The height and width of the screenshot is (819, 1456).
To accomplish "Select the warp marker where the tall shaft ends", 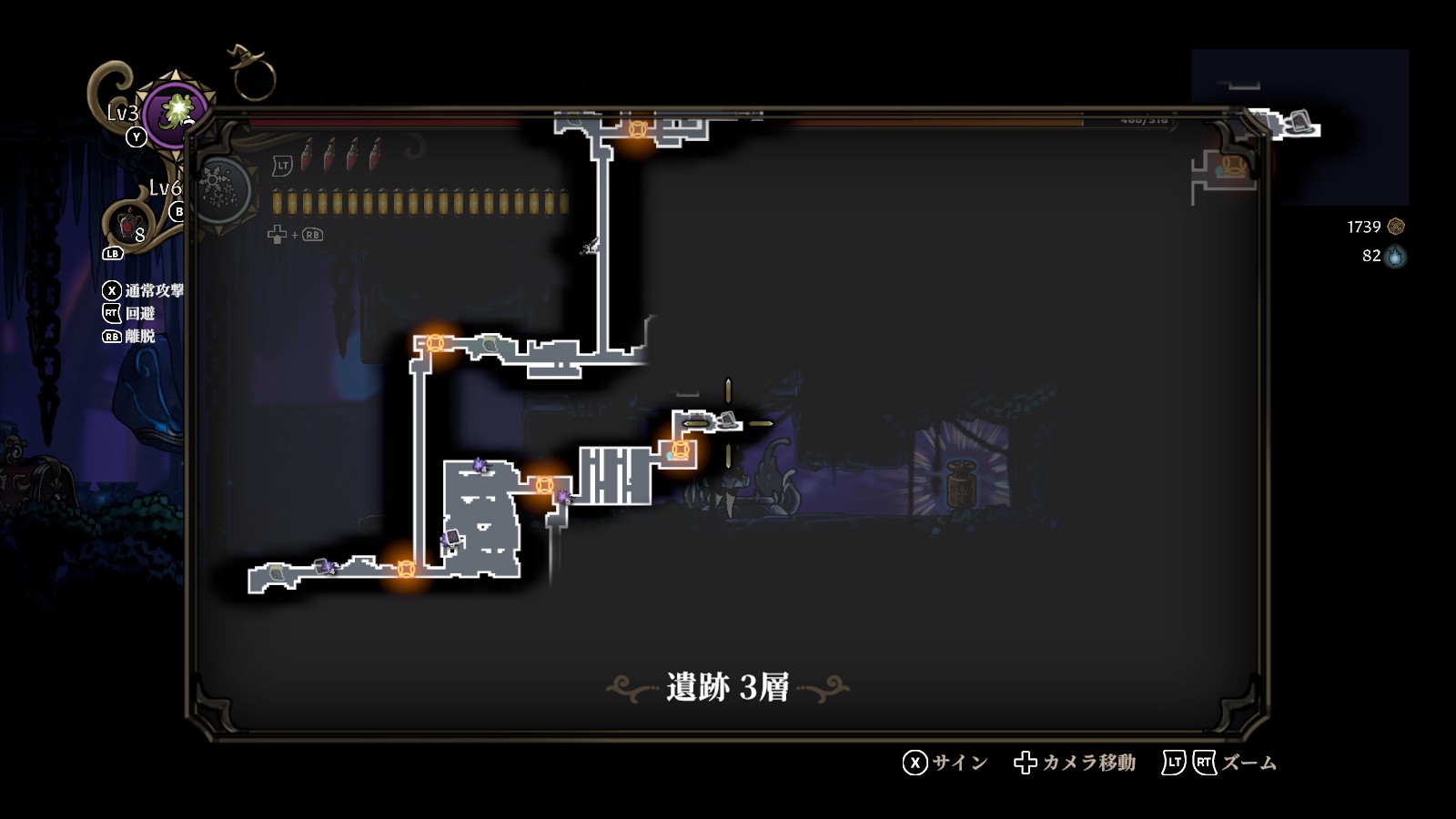I will tap(638, 129).
